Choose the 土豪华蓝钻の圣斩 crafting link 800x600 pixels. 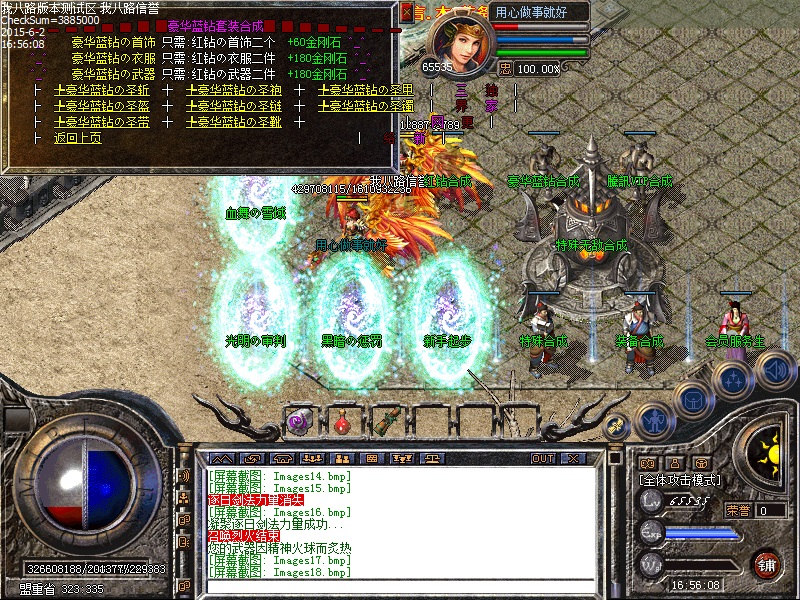(102, 90)
